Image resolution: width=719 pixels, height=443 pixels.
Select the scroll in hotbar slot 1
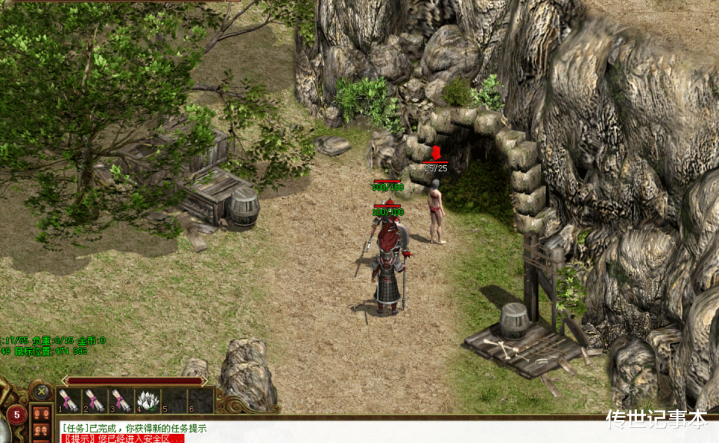click(69, 401)
